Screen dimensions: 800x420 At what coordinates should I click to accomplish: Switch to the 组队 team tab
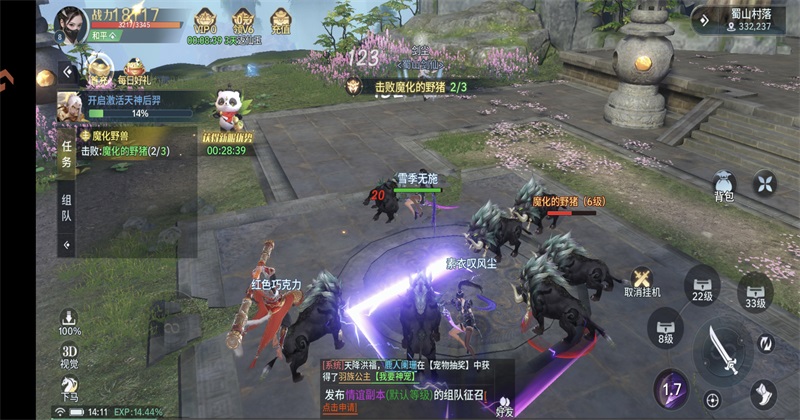[x=66, y=207]
